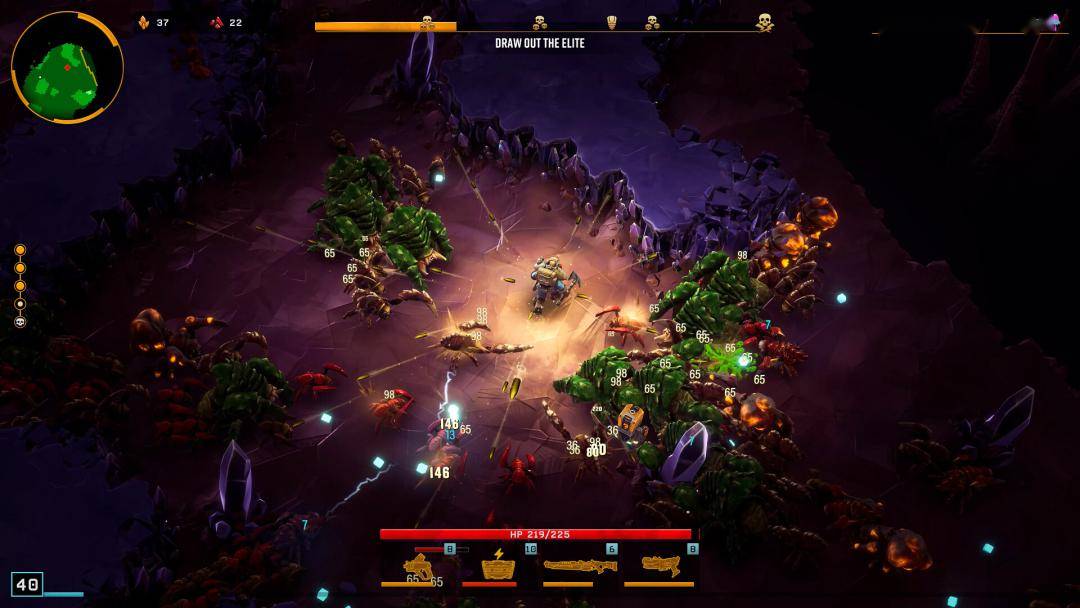Click the "Draw Out The Elite" objective text
The width and height of the screenshot is (1080, 608).
(540, 44)
